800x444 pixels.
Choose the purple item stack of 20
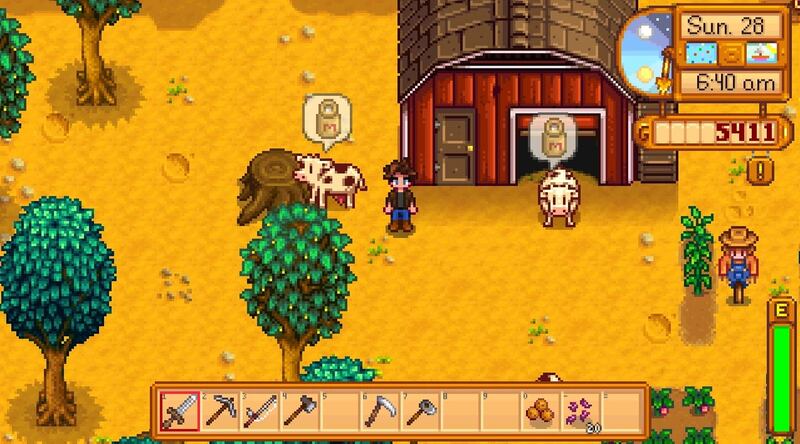coord(579,410)
